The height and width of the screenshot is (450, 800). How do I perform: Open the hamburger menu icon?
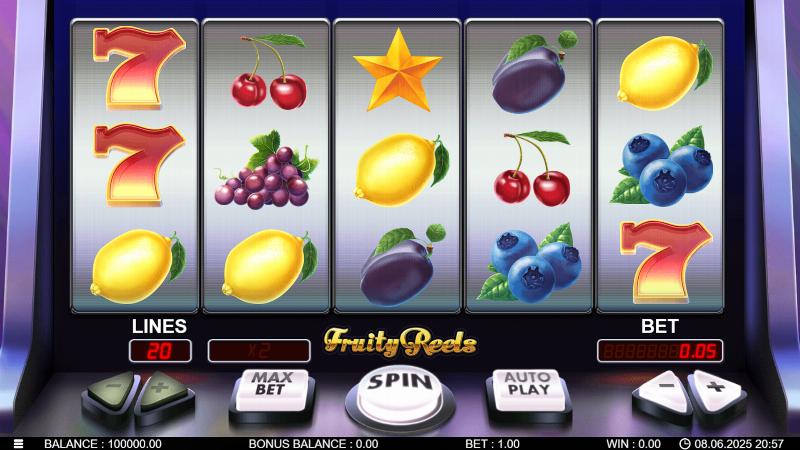pos(18,443)
